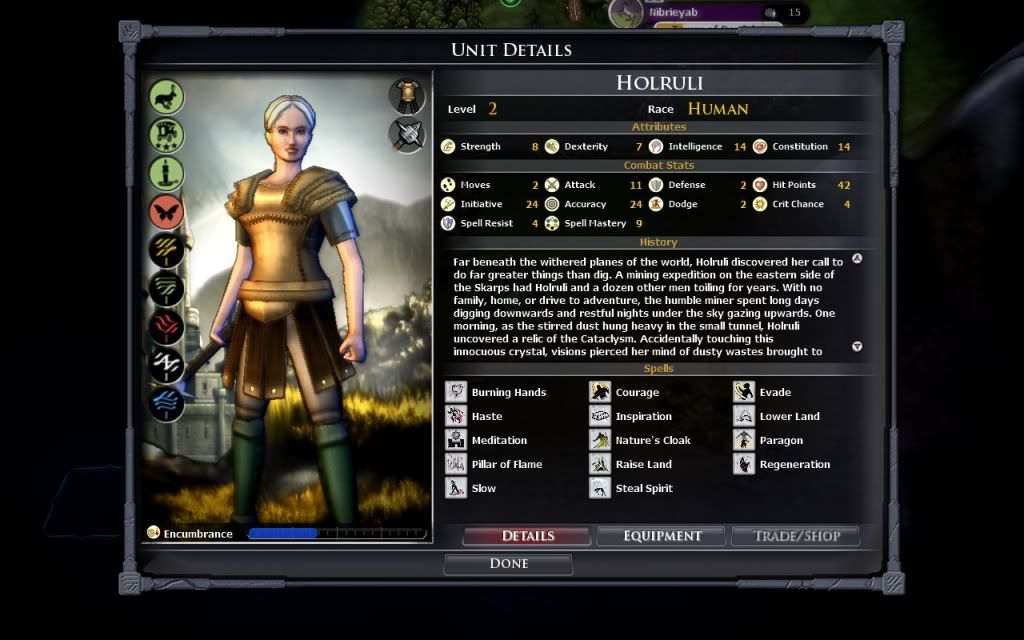1024x640 pixels.
Task: Click the Done button
Action: [508, 564]
